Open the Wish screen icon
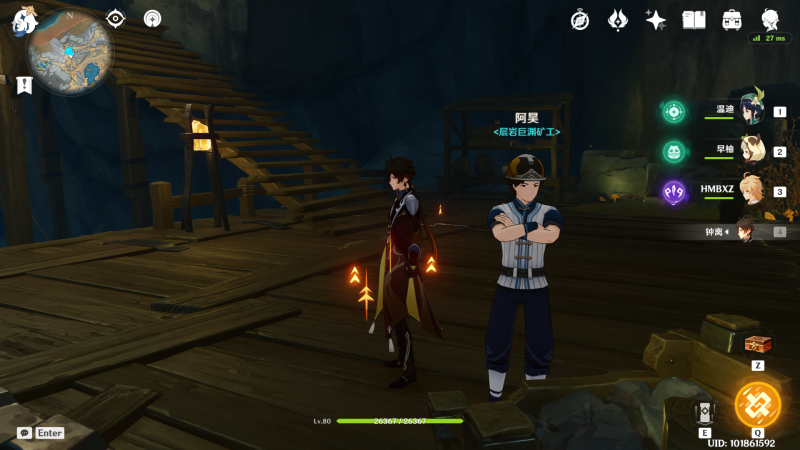This screenshot has width=800, height=450. pos(618,19)
